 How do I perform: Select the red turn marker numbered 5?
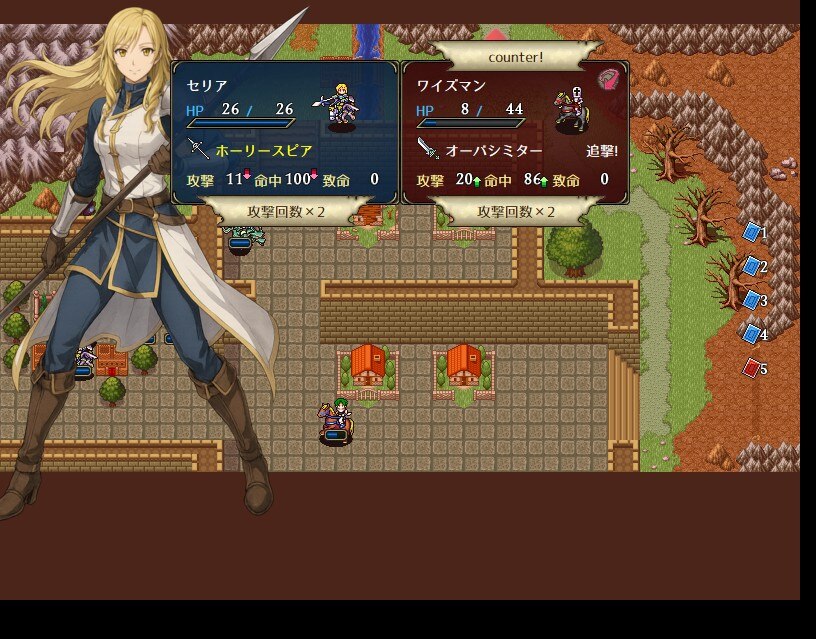[752, 369]
